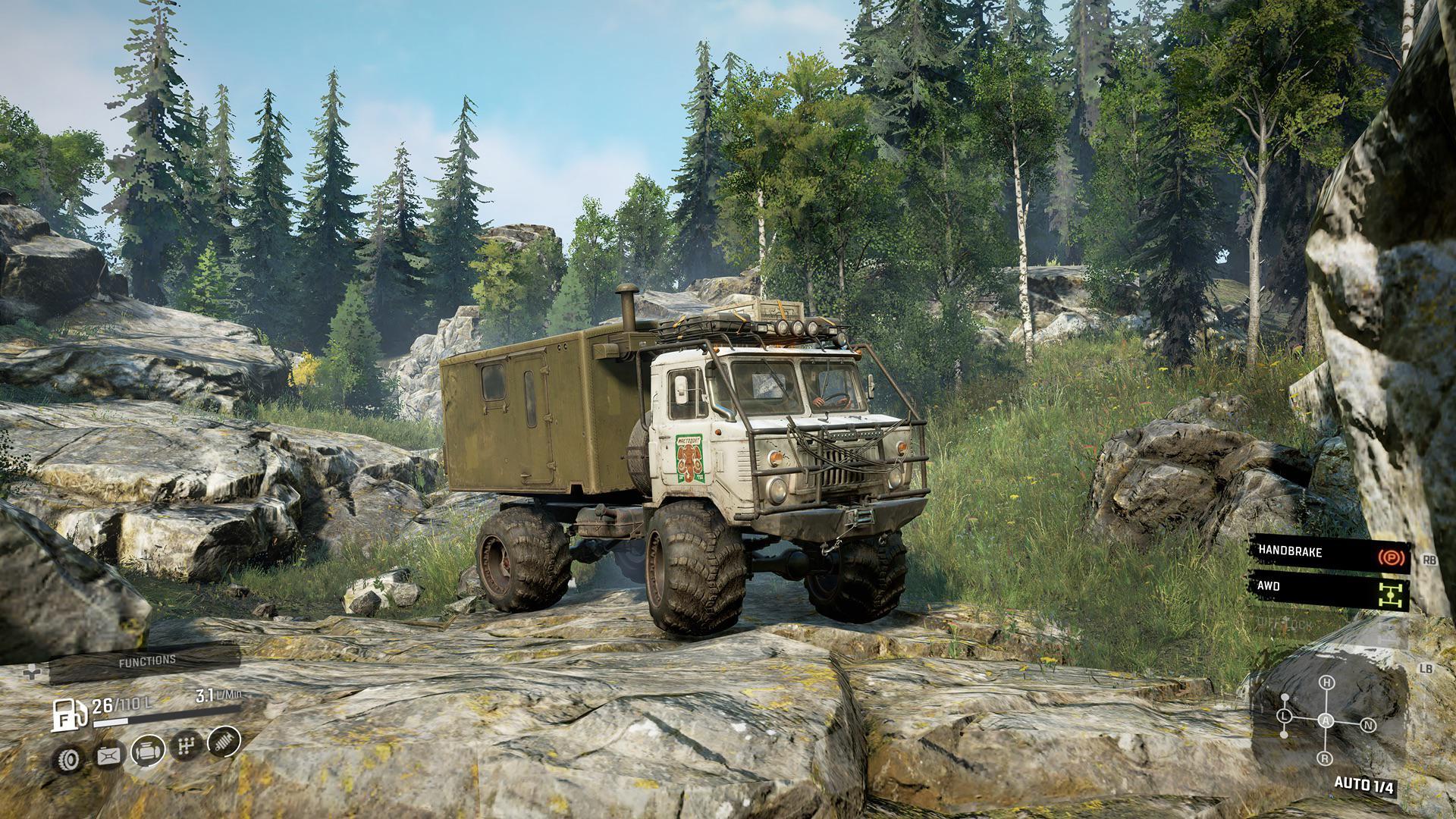Select Low gear (L) on the shifter

click(1284, 716)
